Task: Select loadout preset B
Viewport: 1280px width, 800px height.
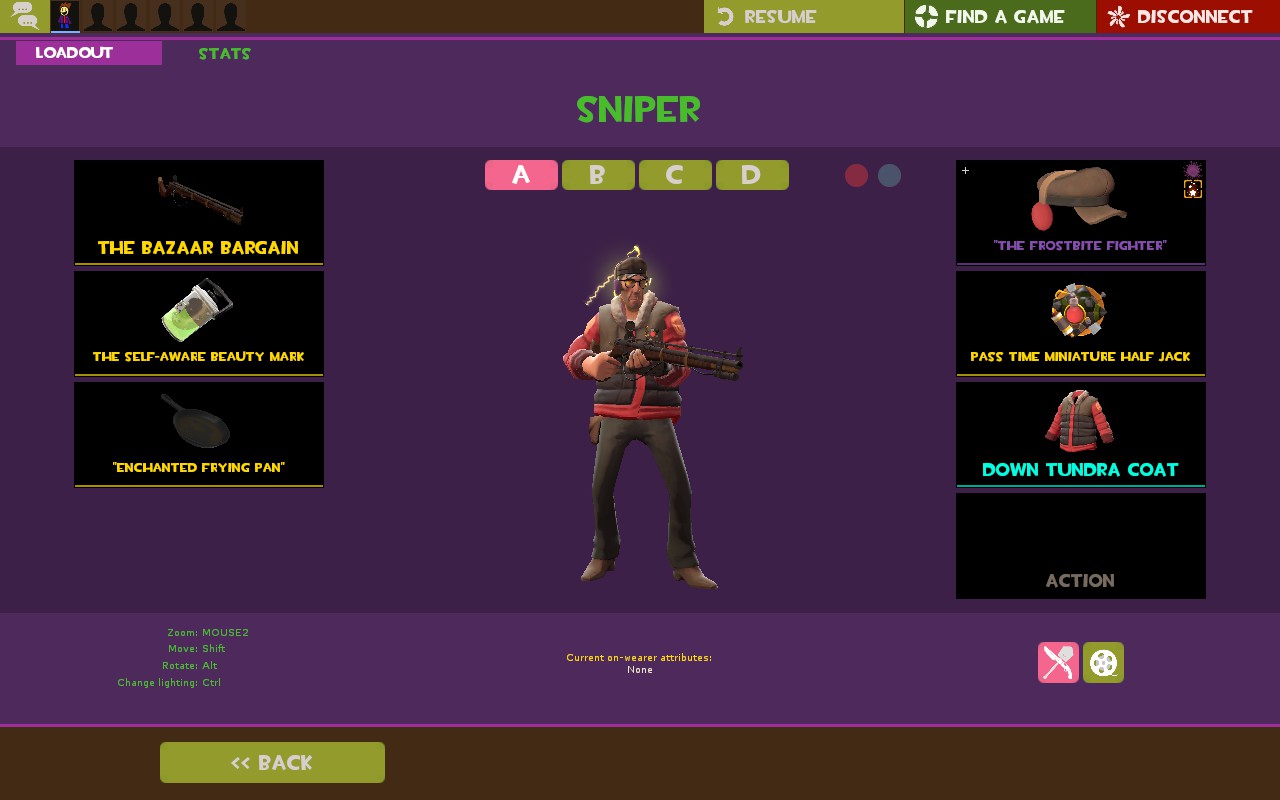Action: (x=598, y=175)
